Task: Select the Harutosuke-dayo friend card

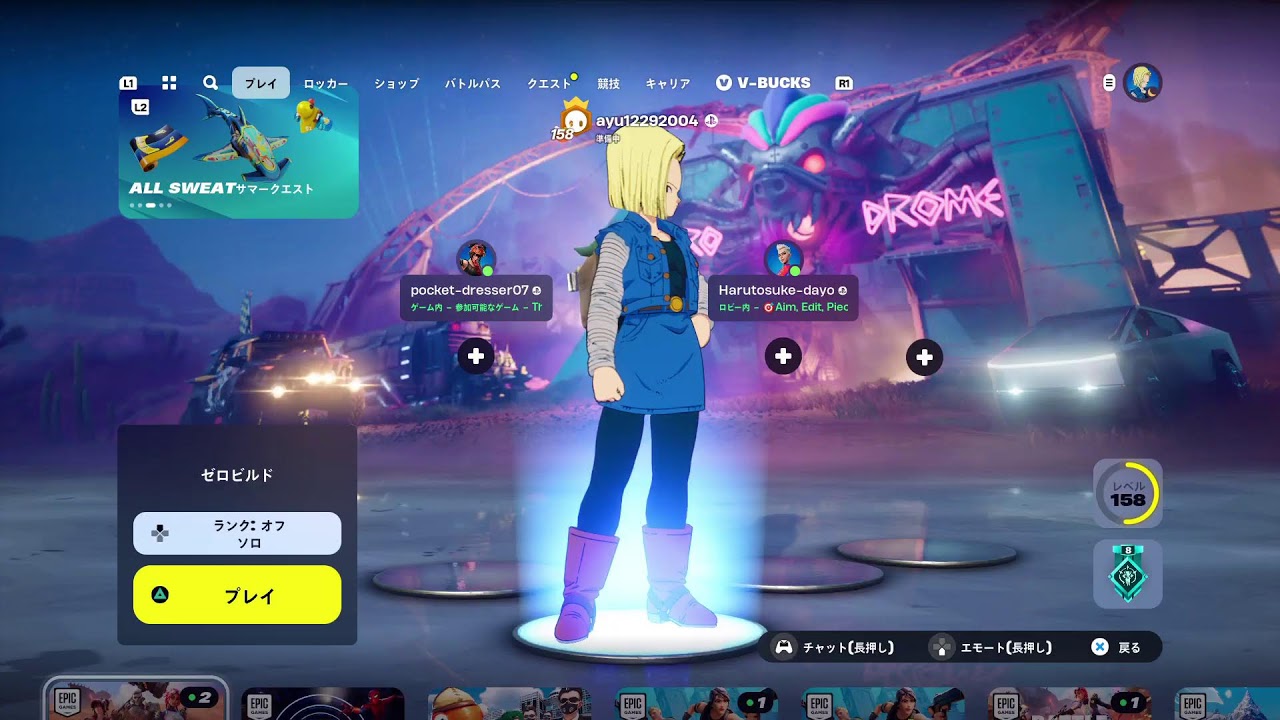Action: (783, 297)
